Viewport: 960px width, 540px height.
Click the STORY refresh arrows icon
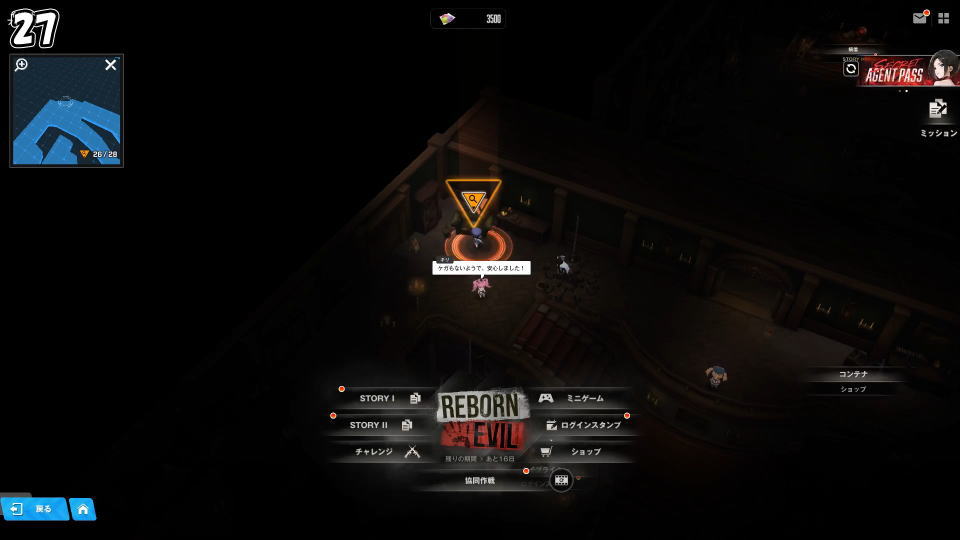point(851,69)
